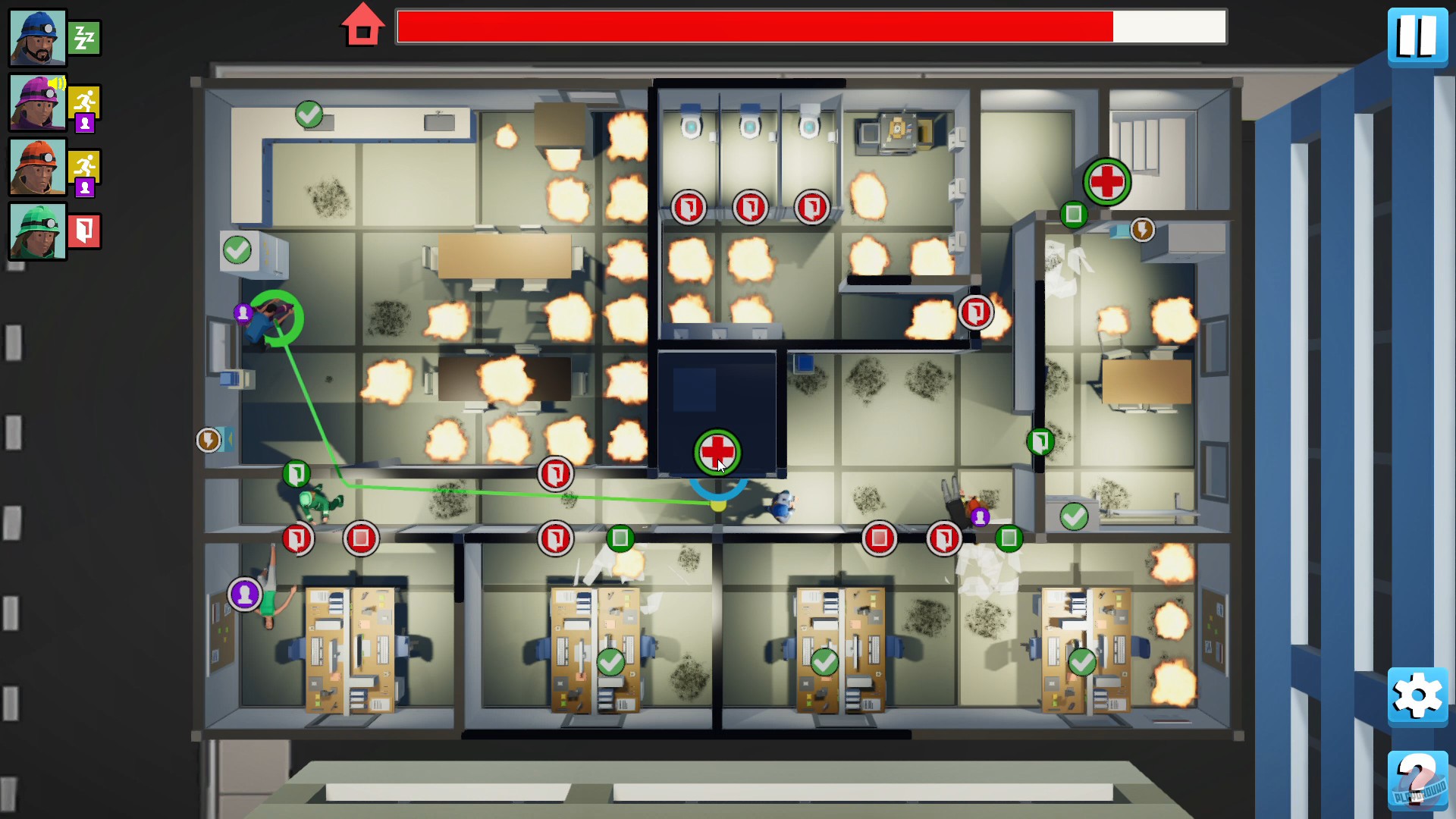Select the purple-helmet firefighter with megaphone
This screenshot has height=819, width=1456.
(x=36, y=102)
